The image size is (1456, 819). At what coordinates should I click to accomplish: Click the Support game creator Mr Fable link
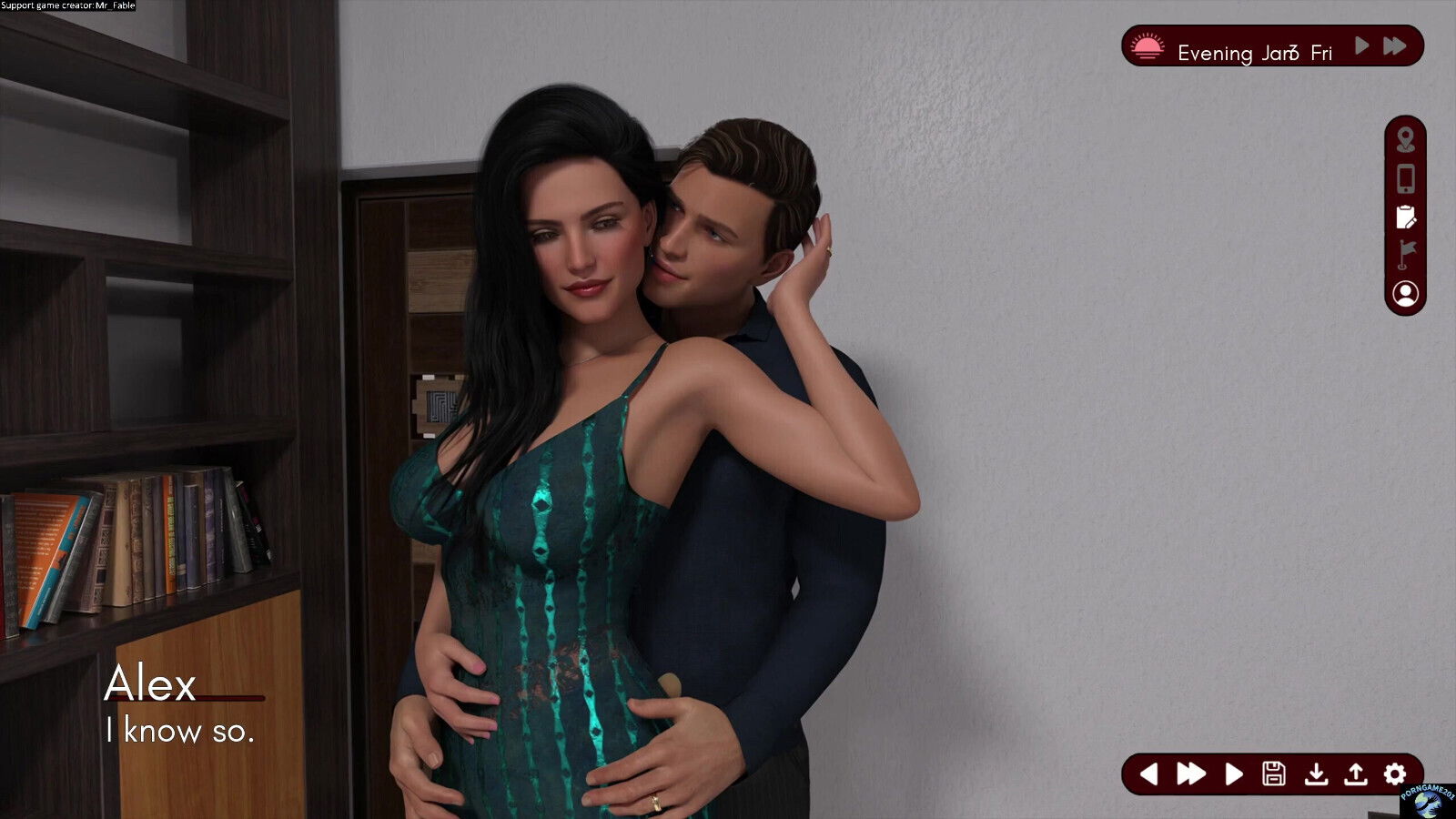[66, 5]
